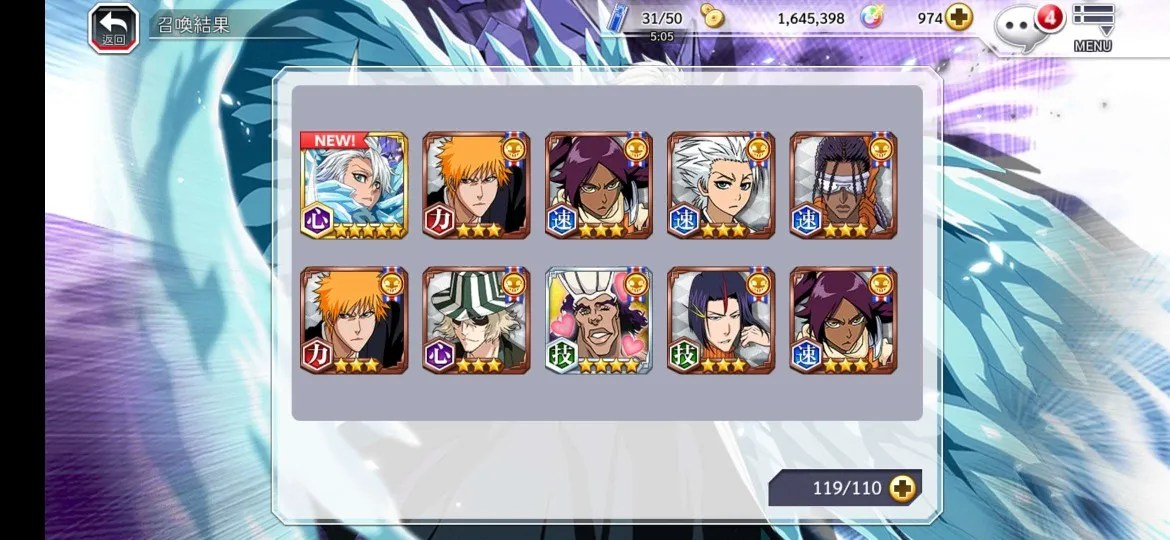Image resolution: width=1170 pixels, height=540 pixels.
Task: Open the dark-haired three-star 技 character card
Action: [721, 320]
